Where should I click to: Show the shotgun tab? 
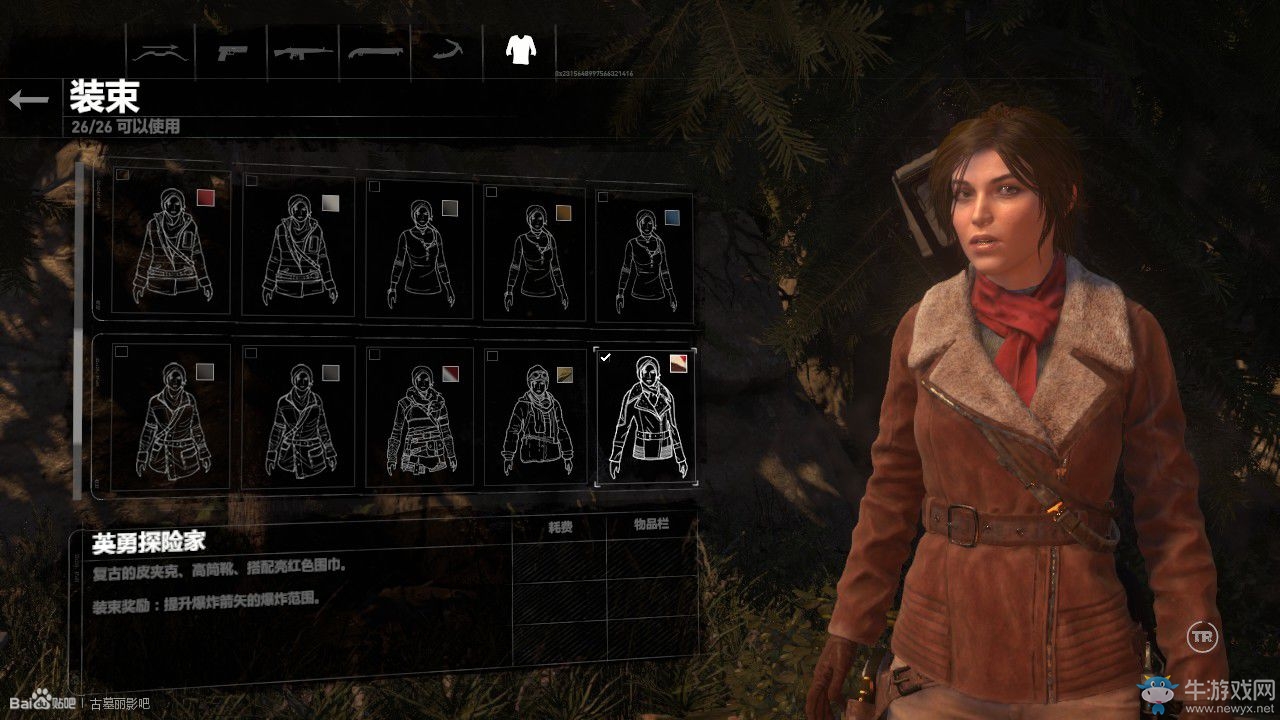click(375, 51)
